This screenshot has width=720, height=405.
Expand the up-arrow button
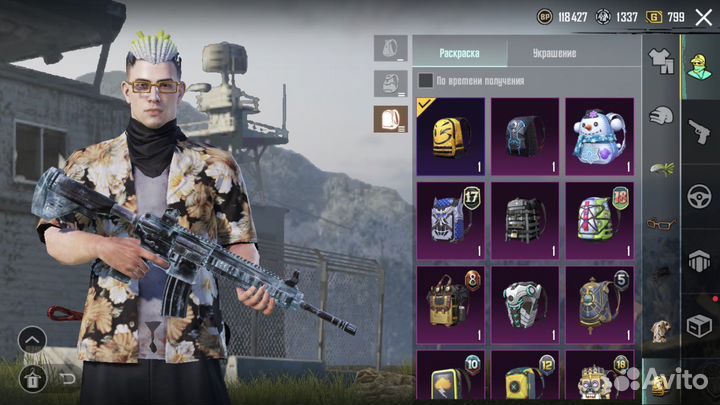pyautogui.click(x=31, y=341)
